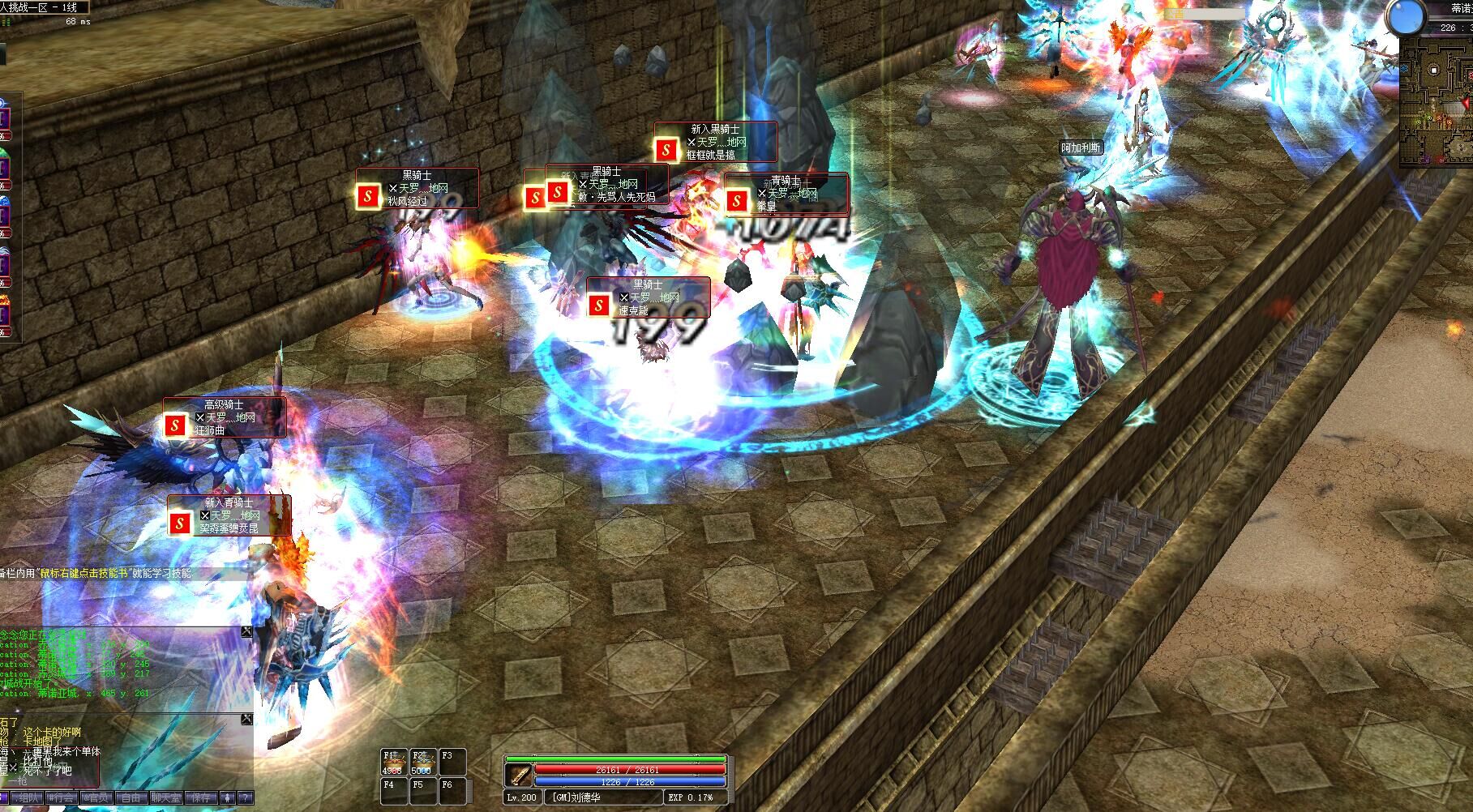
Task: Toggle the lower chat window pin
Action: [246, 719]
